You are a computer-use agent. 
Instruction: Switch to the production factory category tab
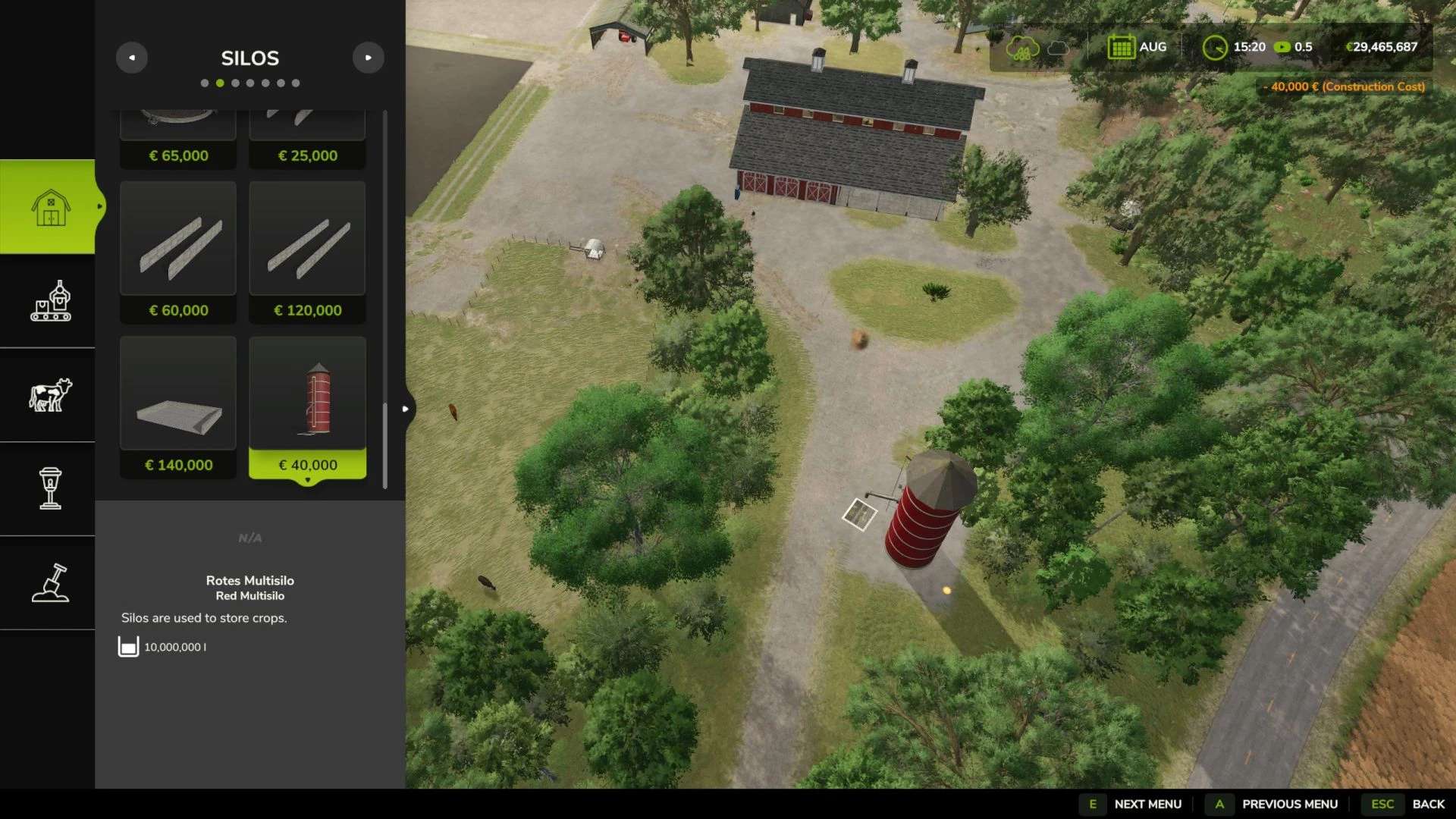click(50, 301)
